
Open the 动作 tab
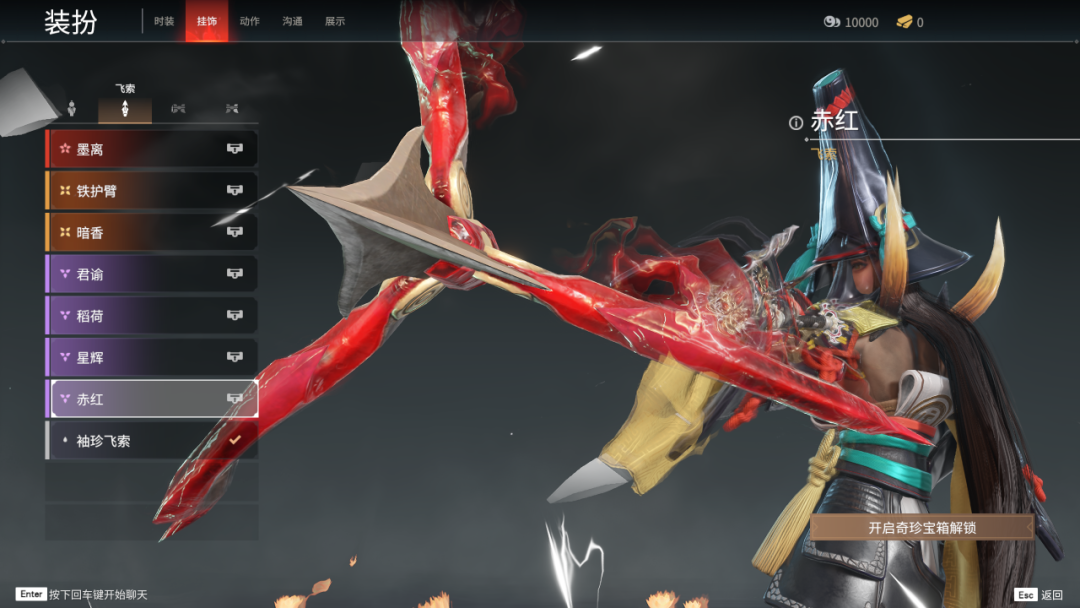(x=250, y=22)
